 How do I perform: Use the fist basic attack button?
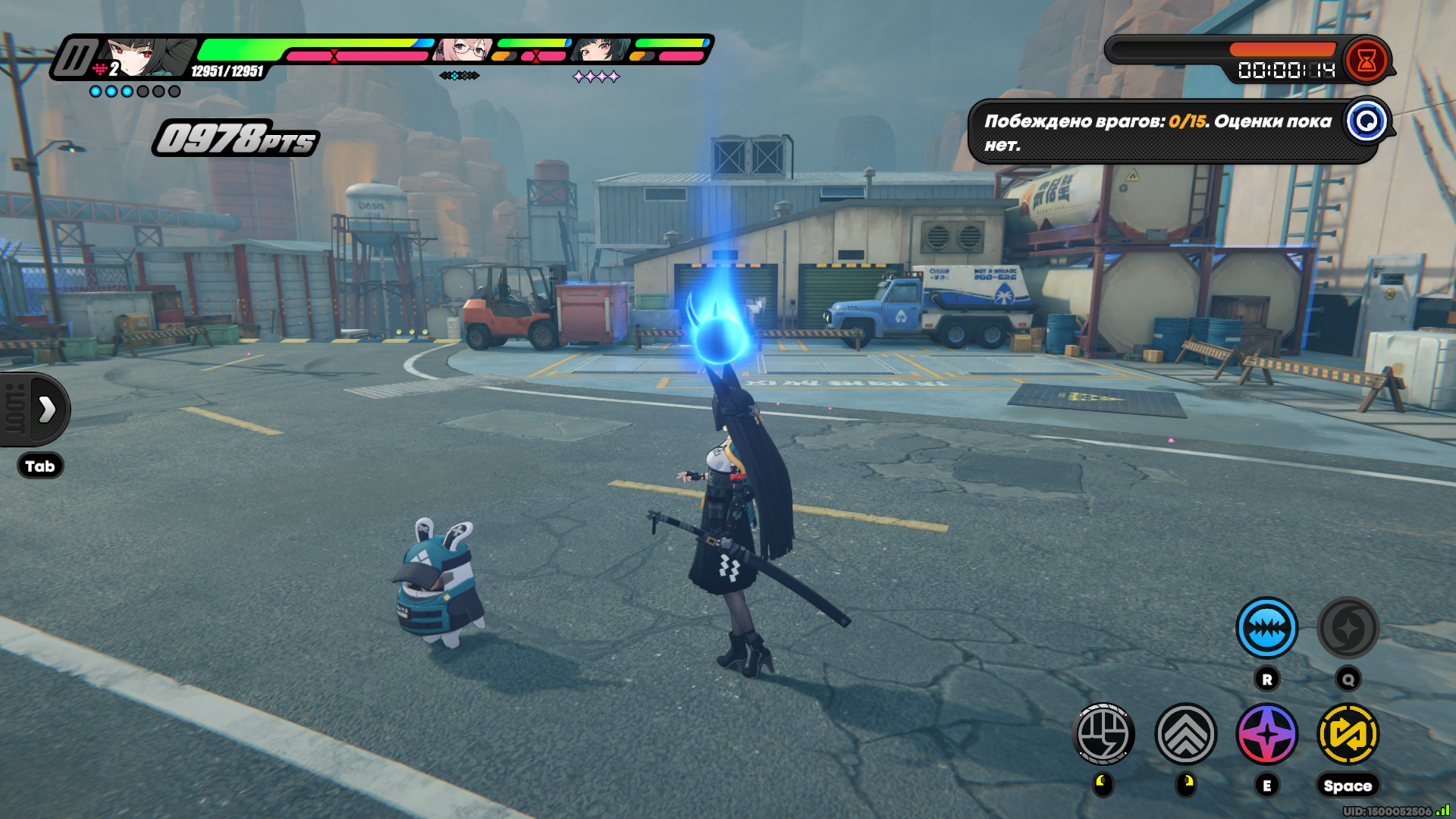click(1103, 734)
